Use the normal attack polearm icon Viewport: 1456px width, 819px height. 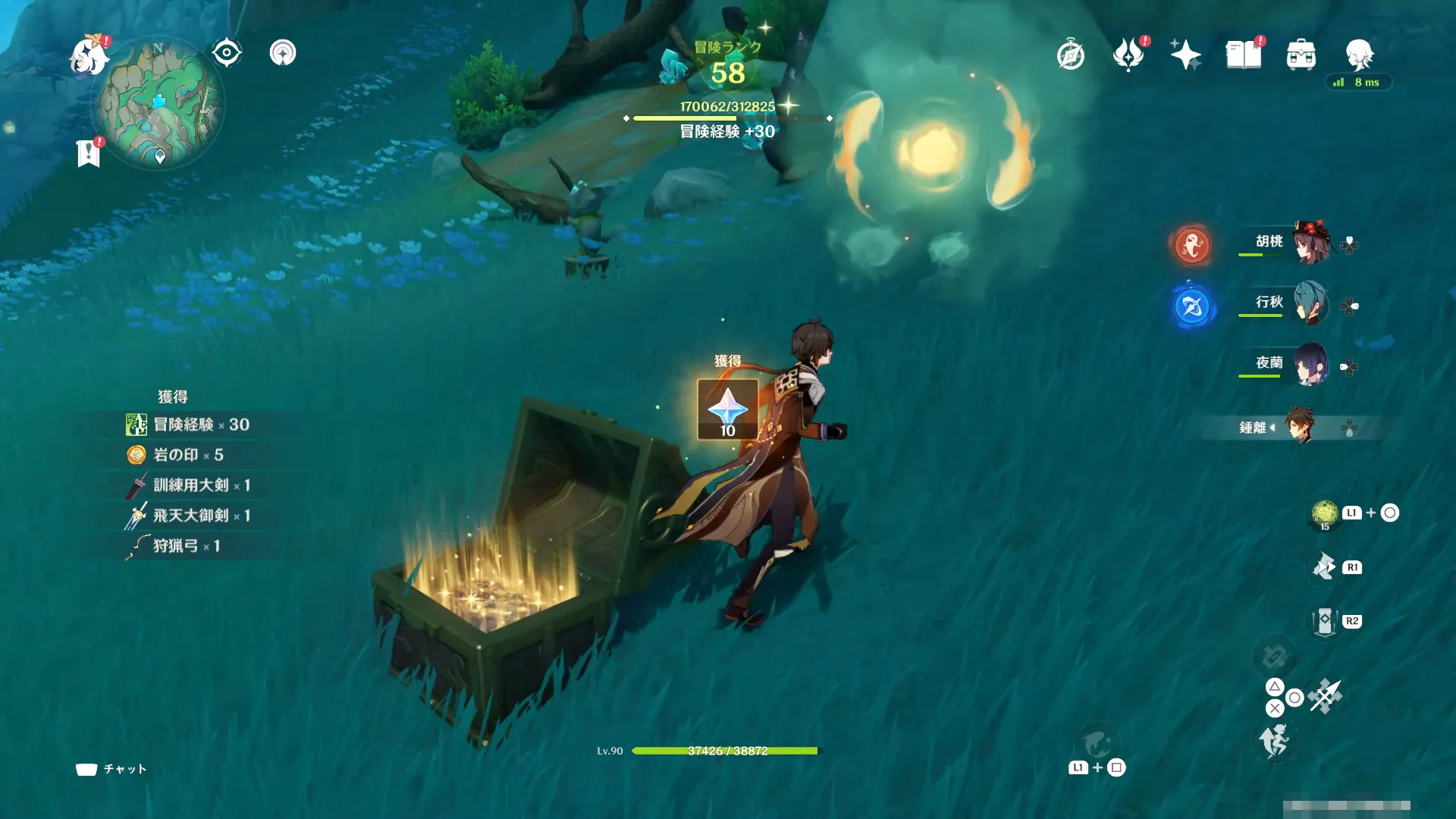[1325, 696]
